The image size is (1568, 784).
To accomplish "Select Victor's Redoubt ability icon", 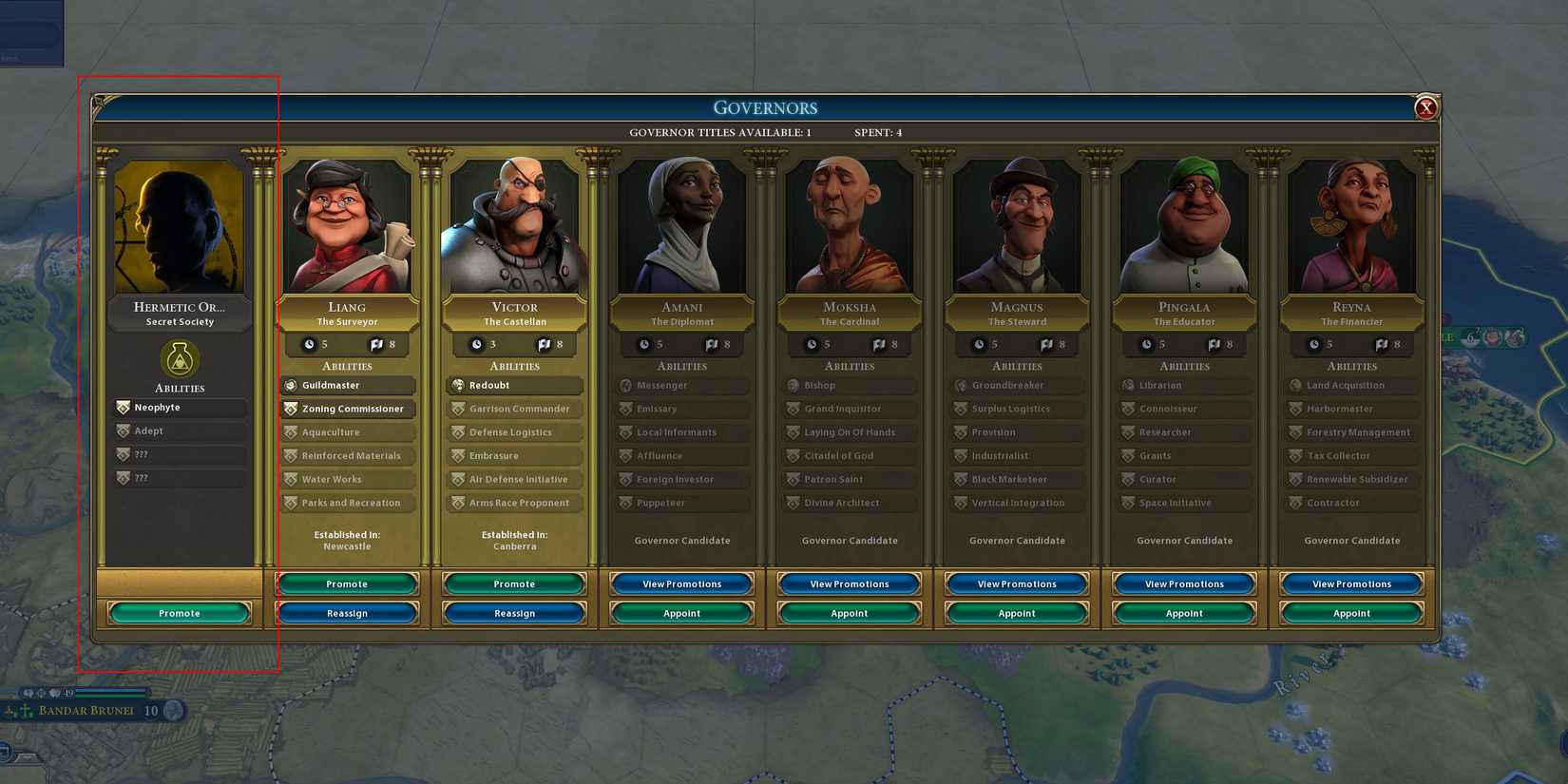I will click(457, 385).
